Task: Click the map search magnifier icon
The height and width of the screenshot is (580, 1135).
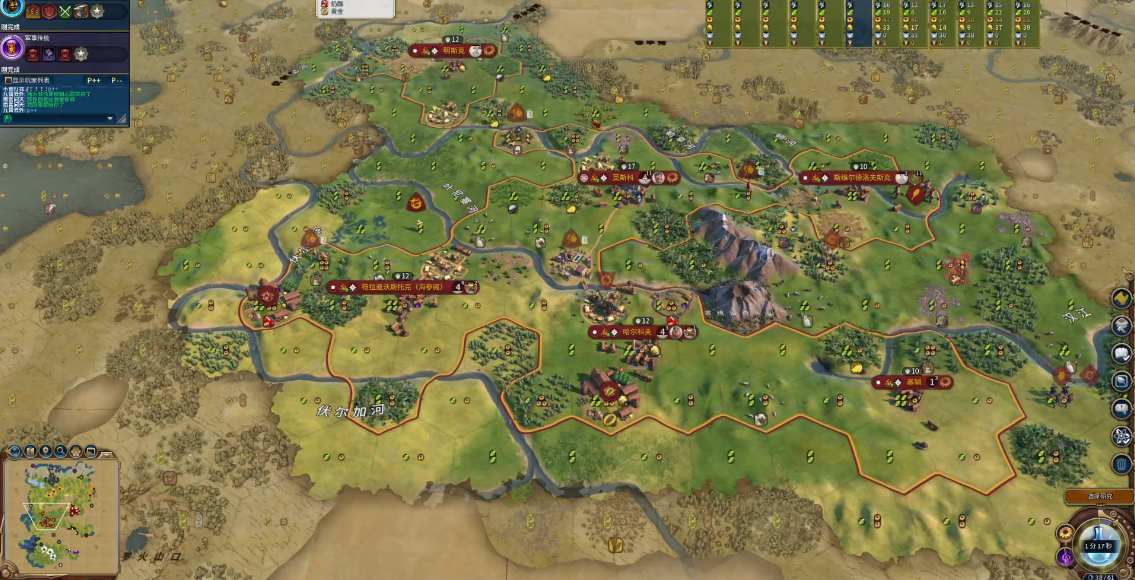Action: click(x=61, y=452)
